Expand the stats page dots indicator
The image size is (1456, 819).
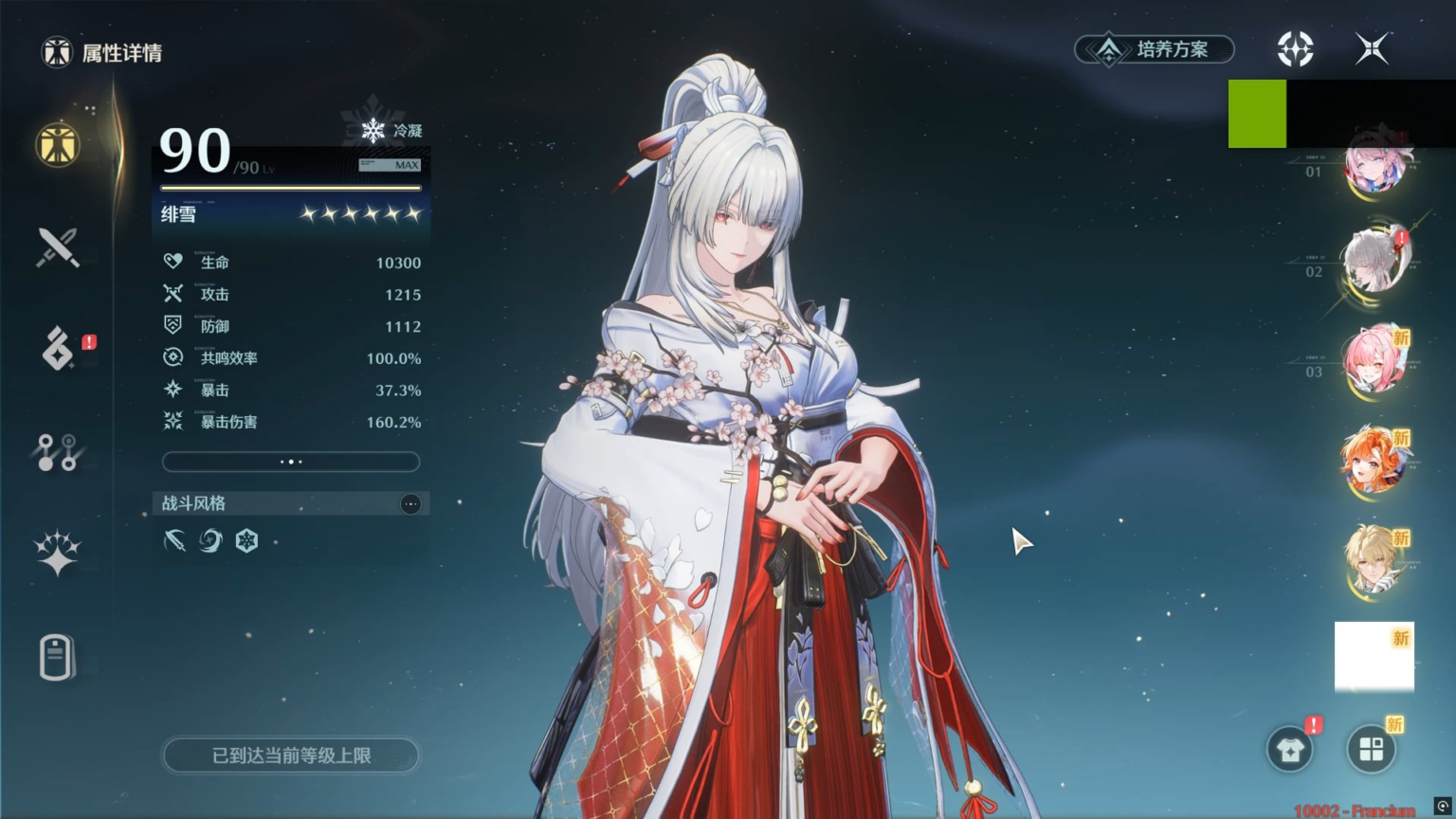[290, 462]
